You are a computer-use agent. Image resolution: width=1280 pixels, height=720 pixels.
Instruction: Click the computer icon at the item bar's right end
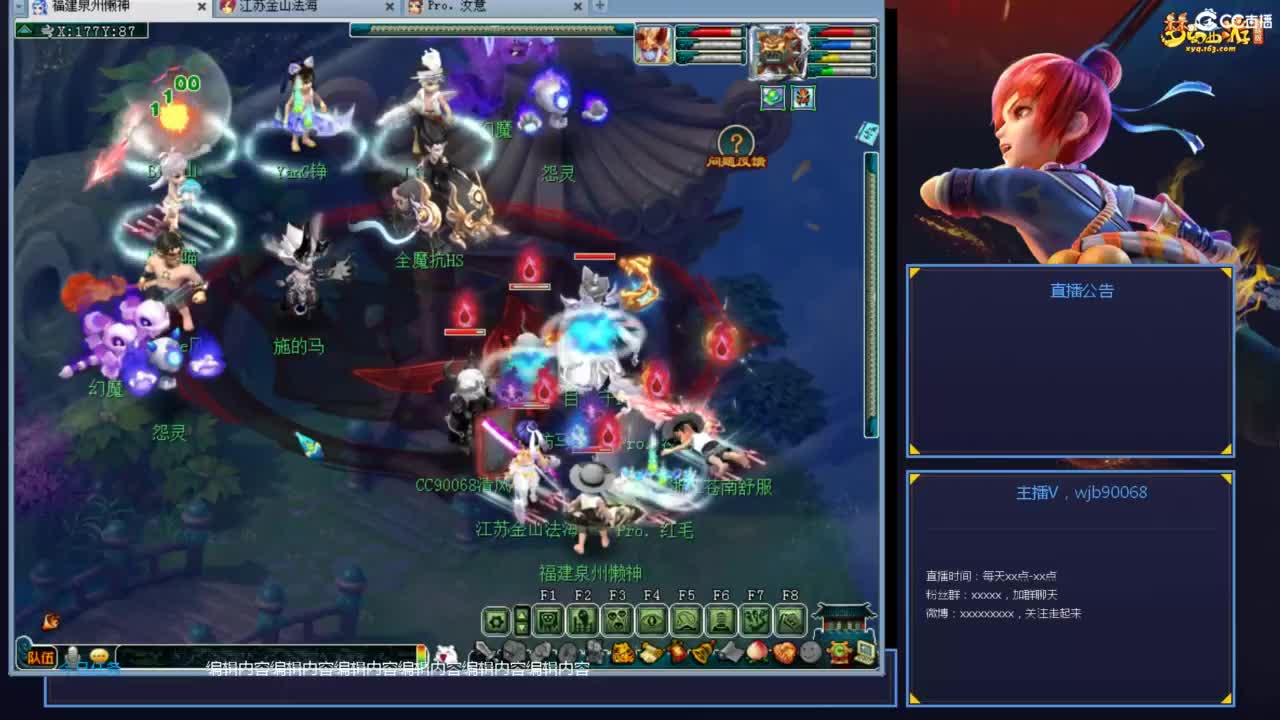tap(864, 655)
